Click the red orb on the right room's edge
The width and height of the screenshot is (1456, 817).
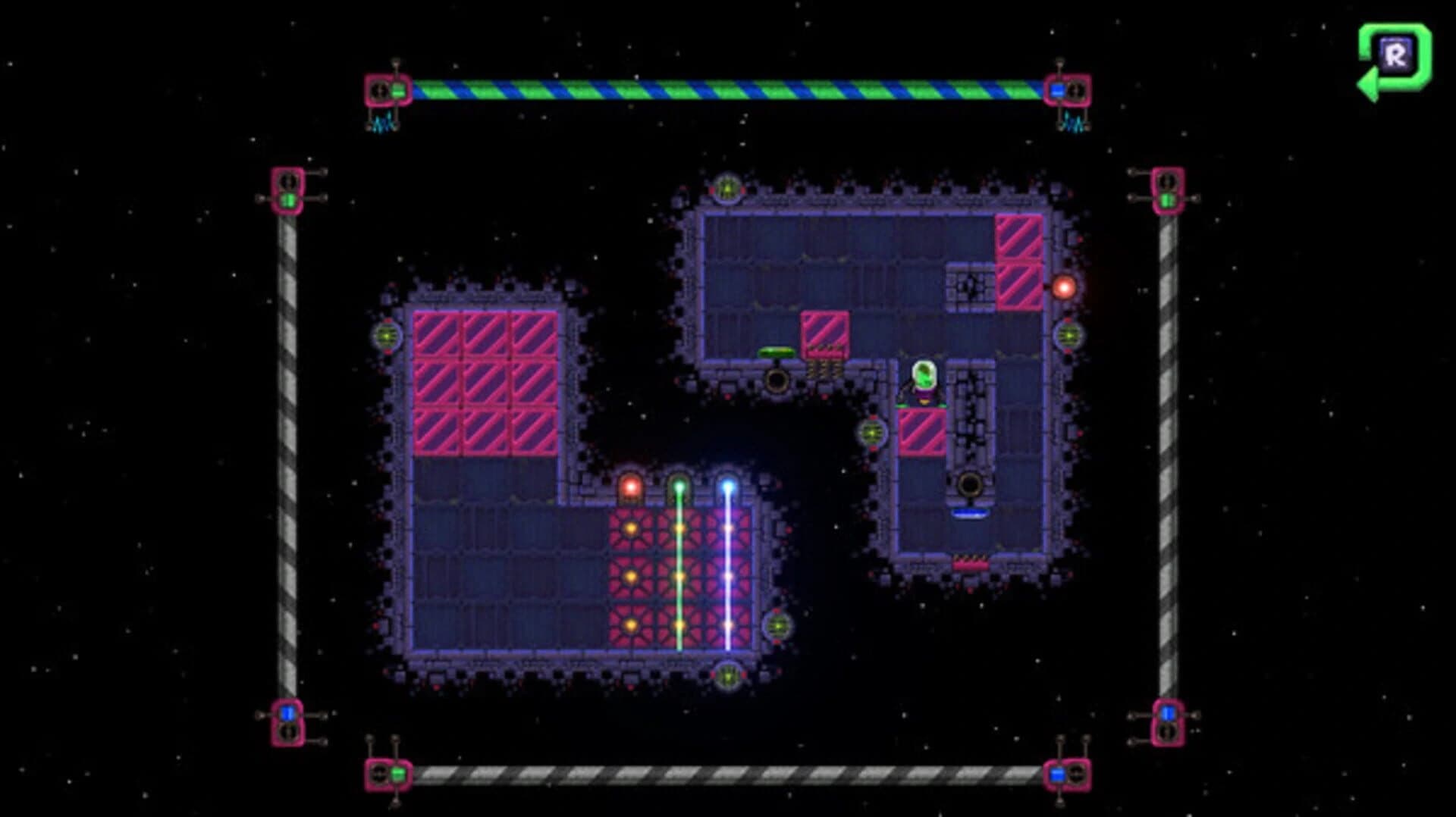(x=1065, y=286)
